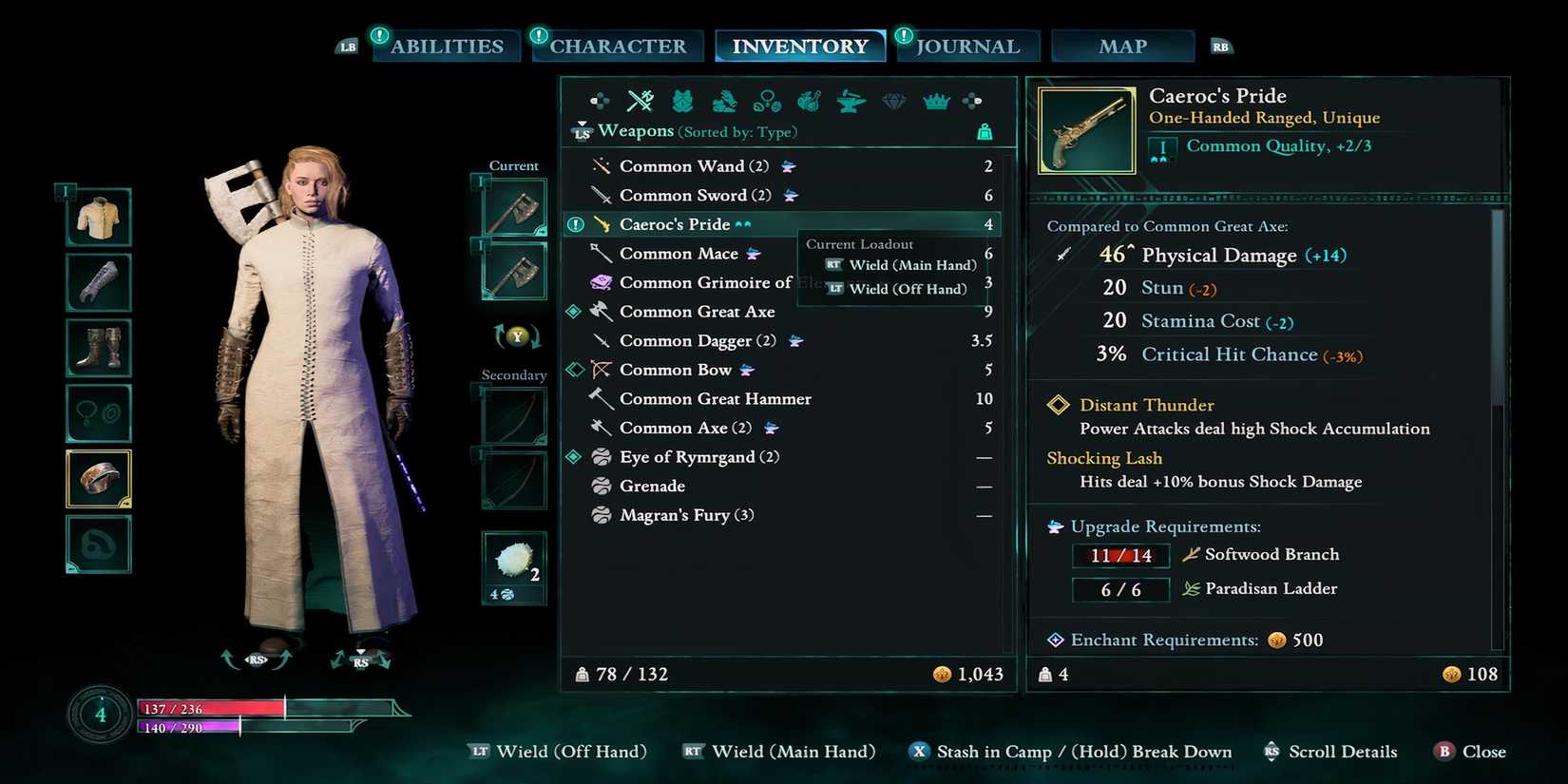The width and height of the screenshot is (1568, 784).
Task: Click the Y swap Secondary loadout control
Action: pos(518,338)
